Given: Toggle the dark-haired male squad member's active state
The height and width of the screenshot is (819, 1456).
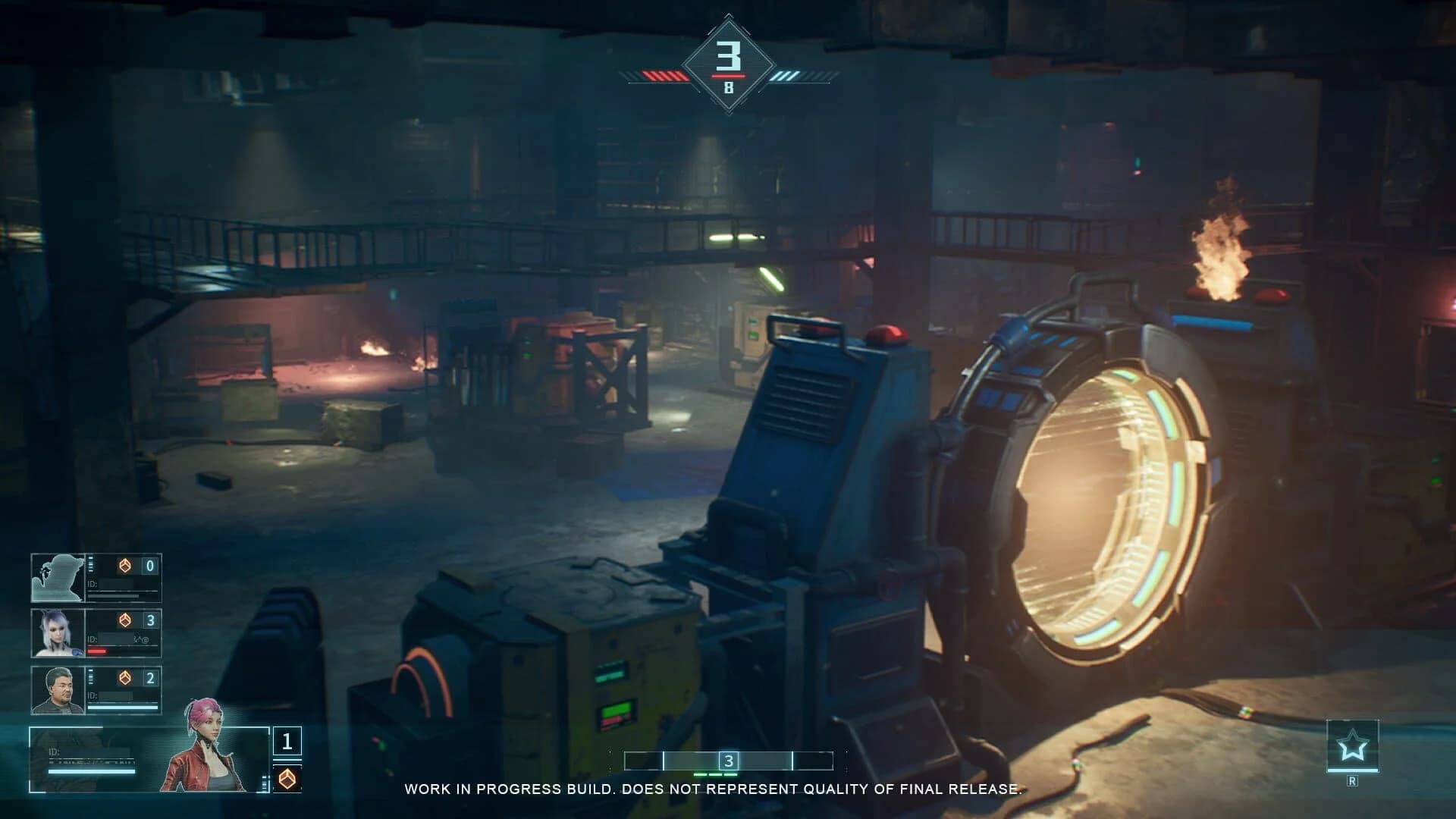Looking at the screenshot, I should (x=59, y=690).
